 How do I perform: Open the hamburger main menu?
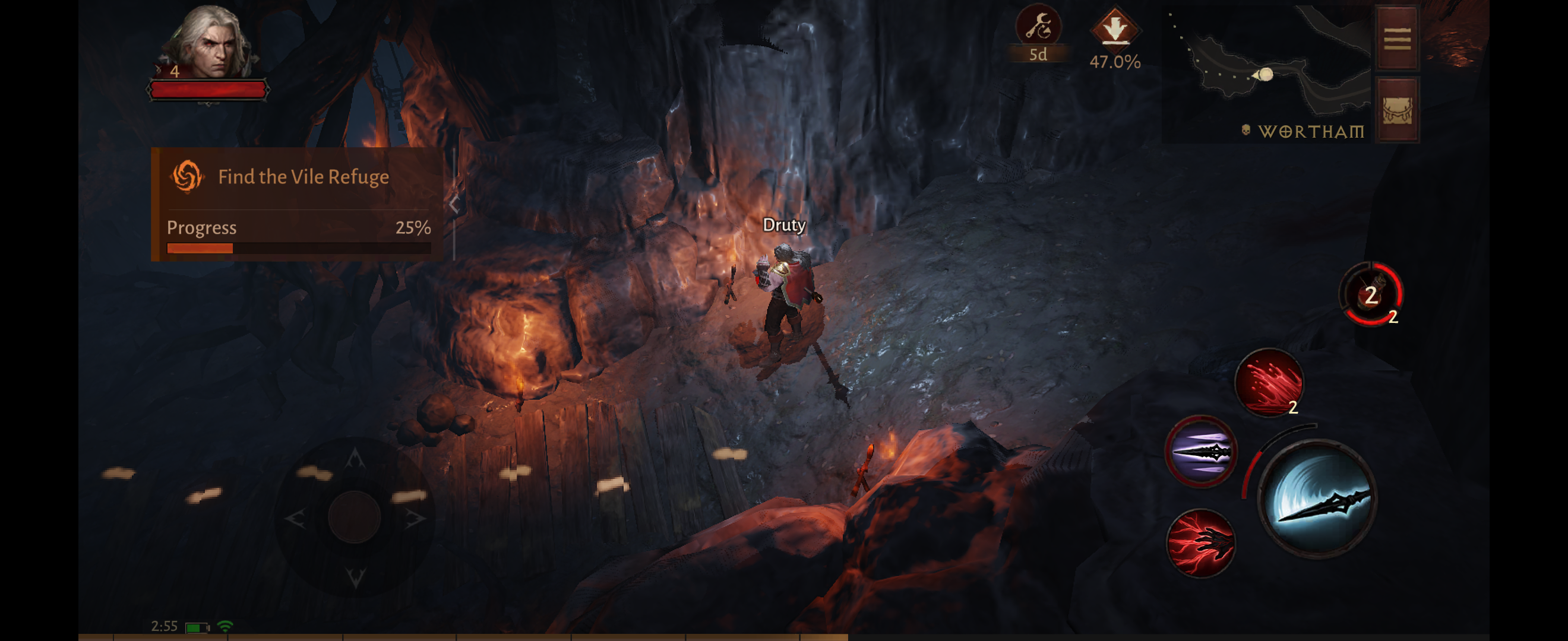pyautogui.click(x=1397, y=39)
